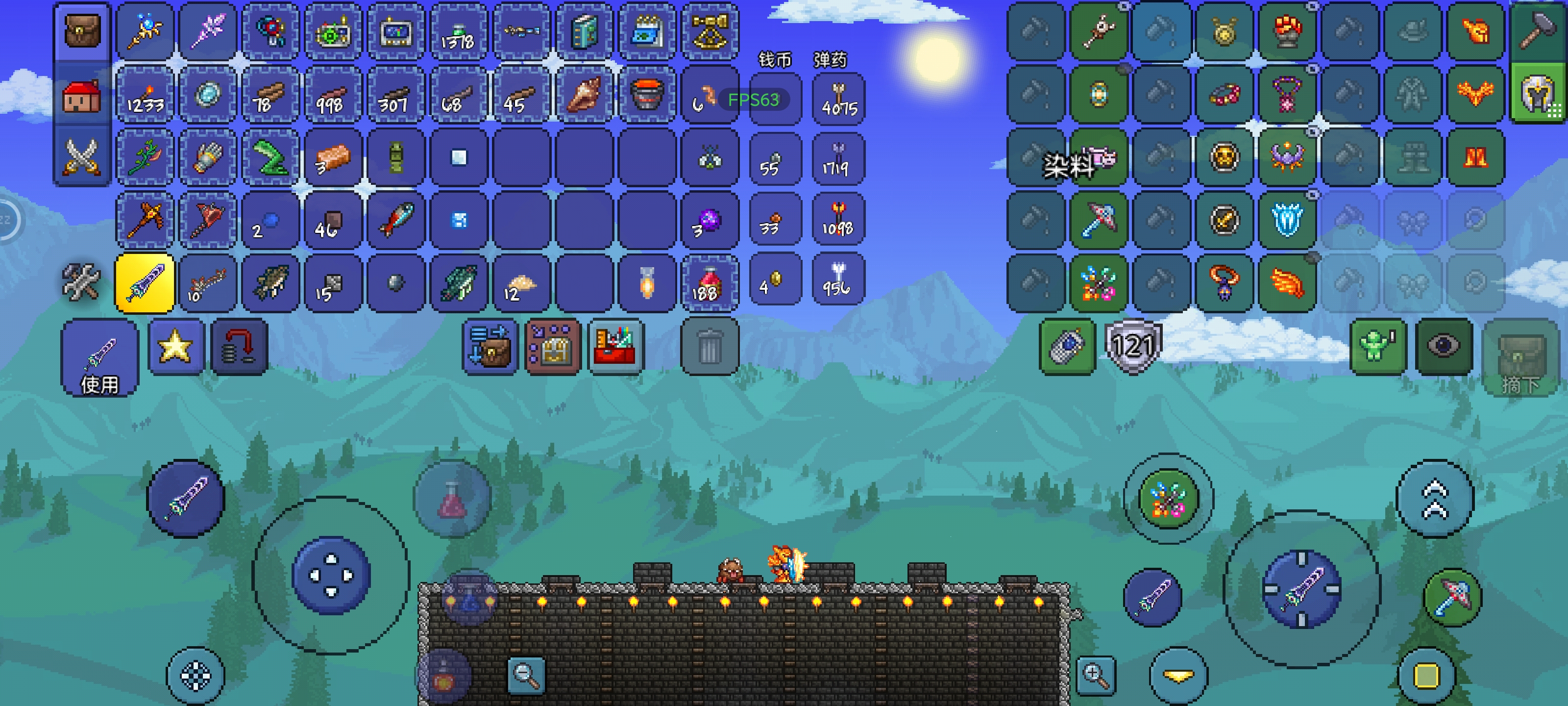Screen dimensions: 1568x706
Task: Open the crafting hammer and wrench menu
Action: tap(81, 282)
